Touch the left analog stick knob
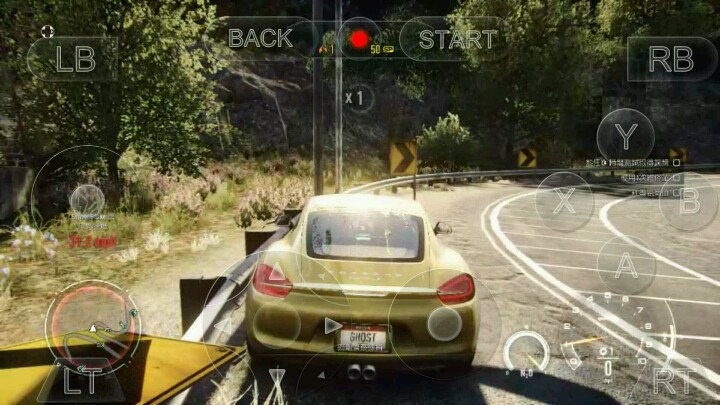720x405 pixels. click(87, 199)
